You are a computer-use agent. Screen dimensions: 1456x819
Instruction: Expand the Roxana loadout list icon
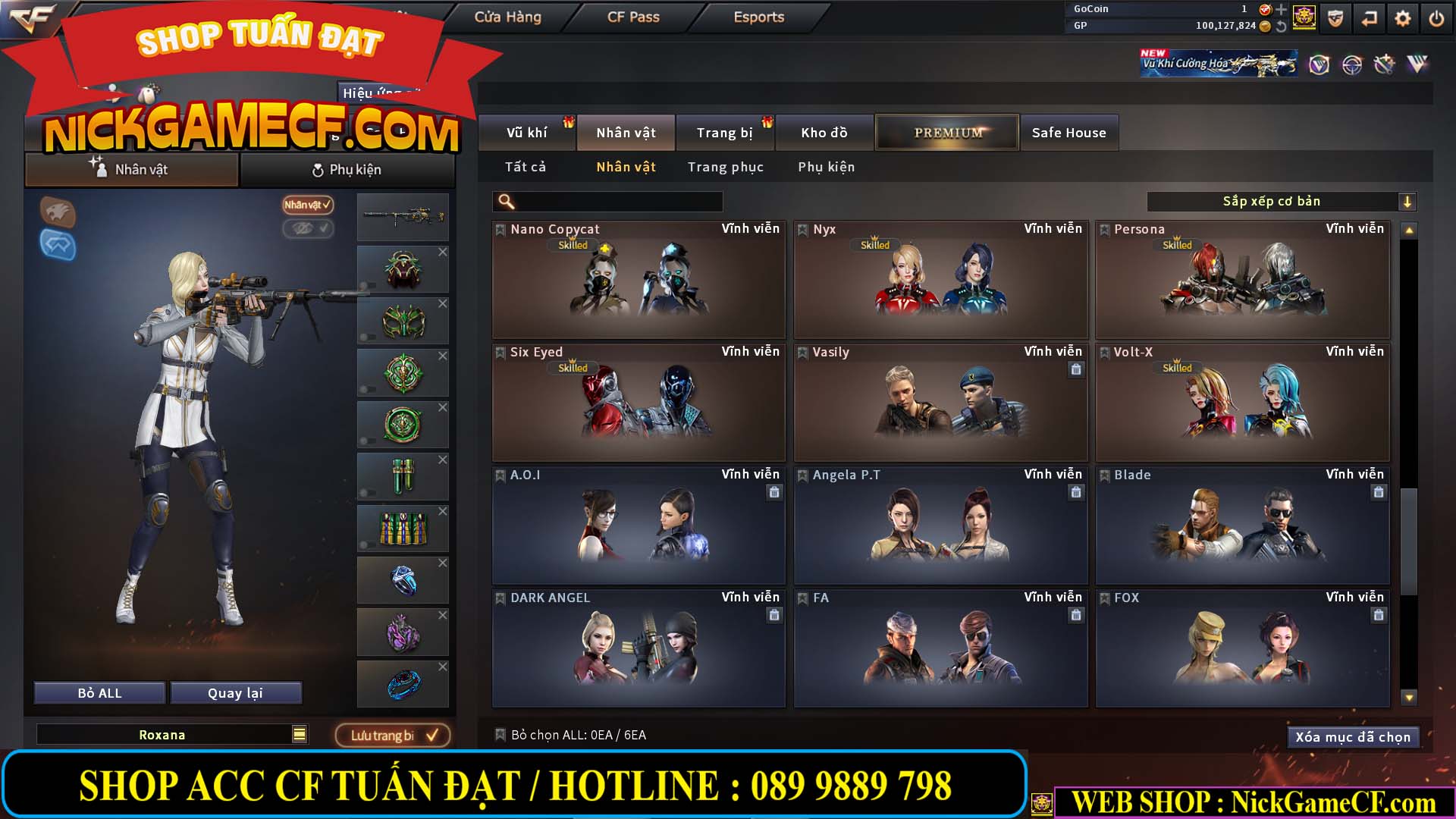pos(300,734)
